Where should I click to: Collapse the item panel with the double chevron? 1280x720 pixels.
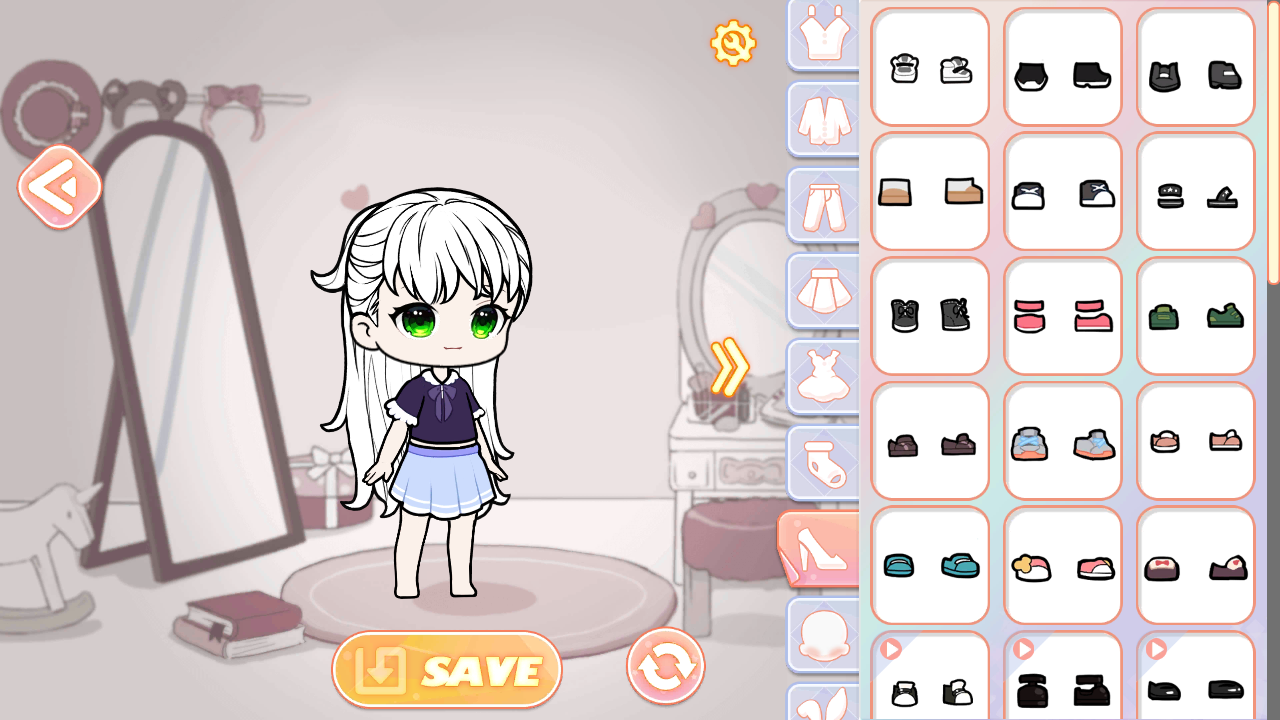pyautogui.click(x=729, y=366)
